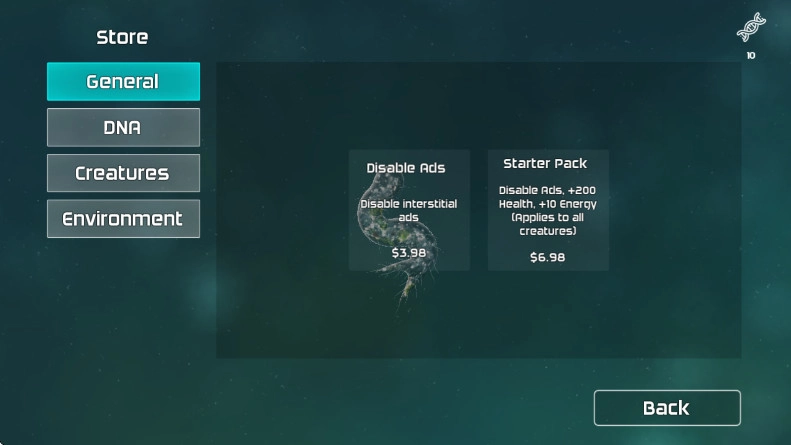
Task: Open the Creatures store tab
Action: [123, 173]
